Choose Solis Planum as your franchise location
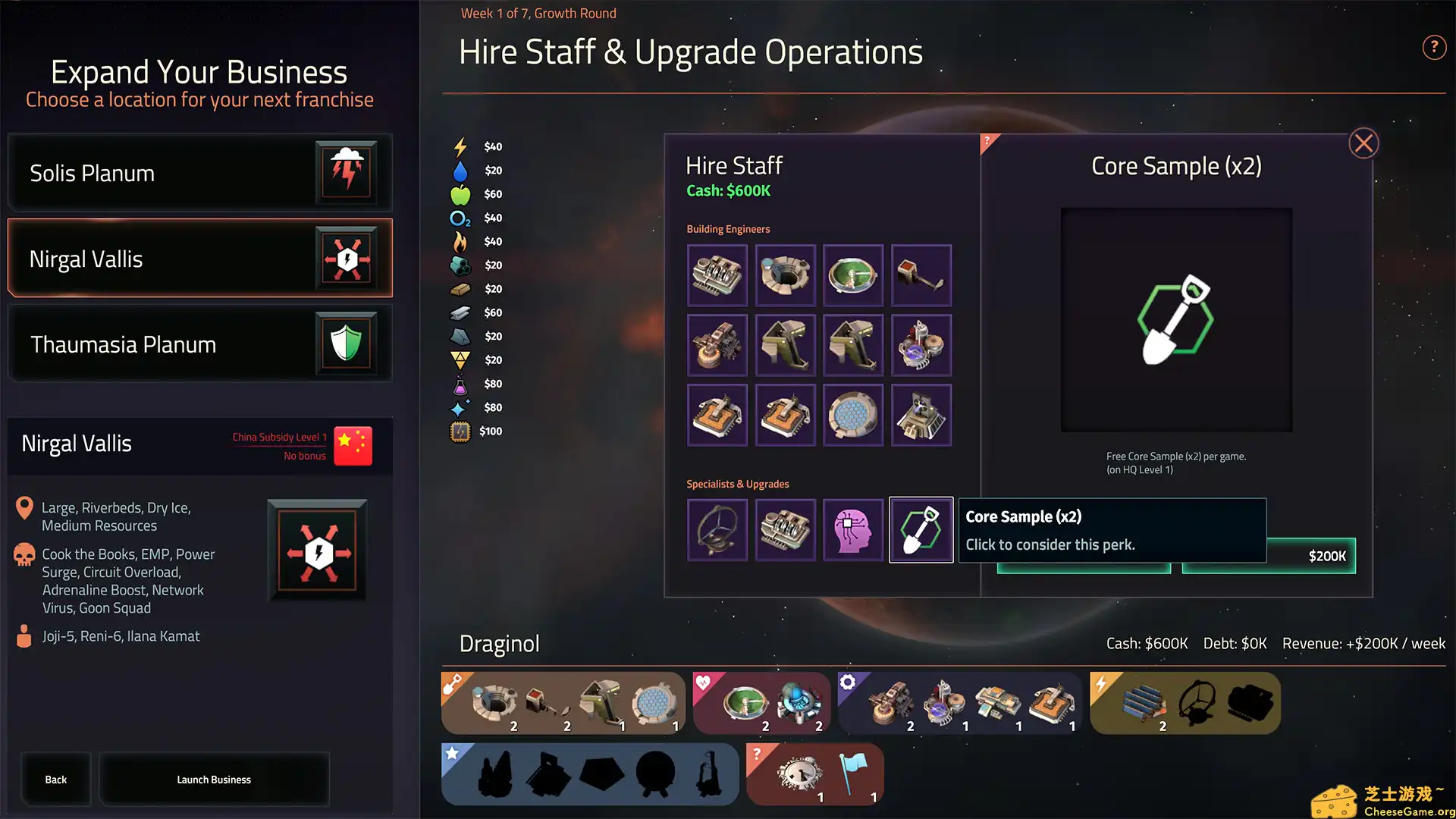Viewport: 1456px width, 819px height. coord(199,173)
